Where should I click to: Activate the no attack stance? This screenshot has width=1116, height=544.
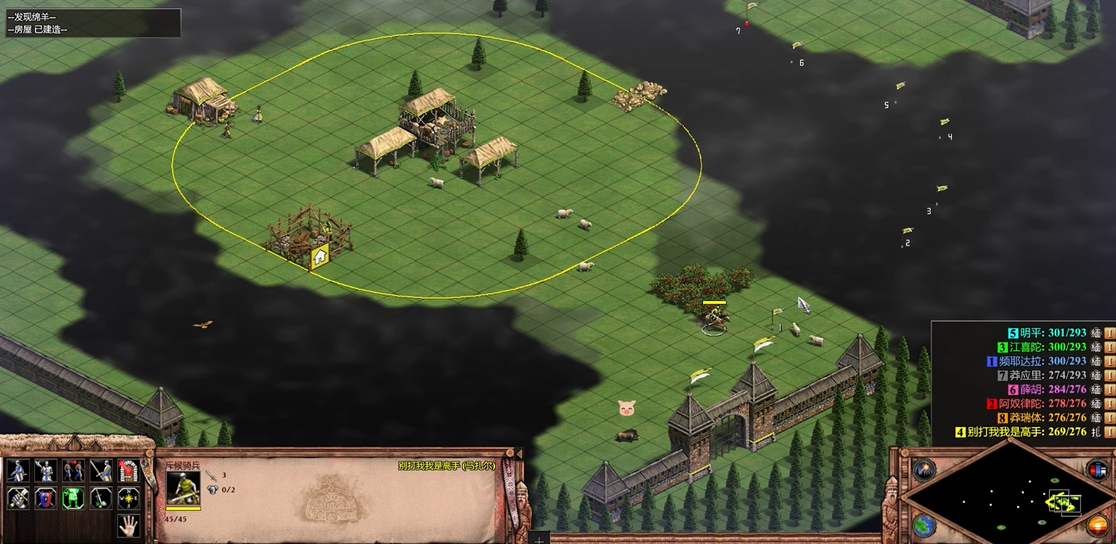click(101, 470)
